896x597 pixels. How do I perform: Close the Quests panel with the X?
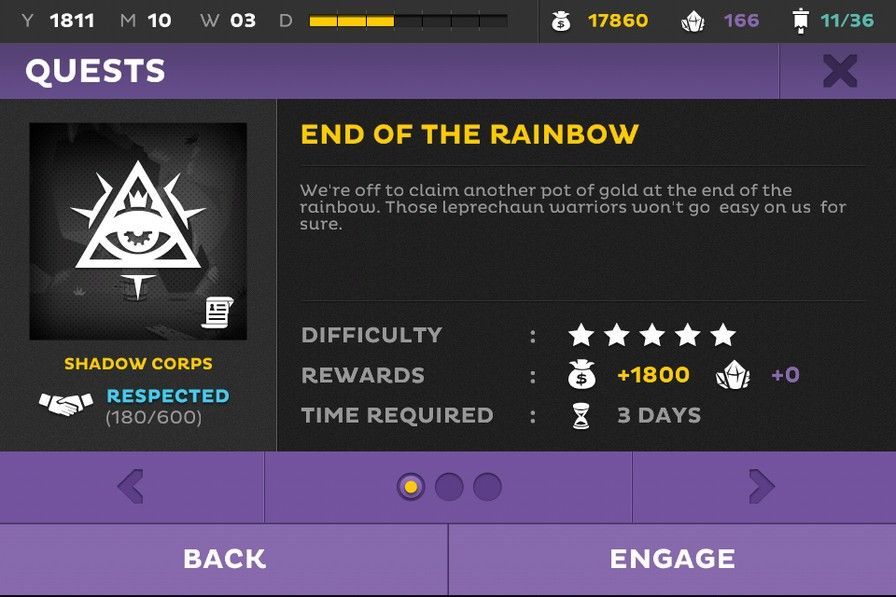839,71
